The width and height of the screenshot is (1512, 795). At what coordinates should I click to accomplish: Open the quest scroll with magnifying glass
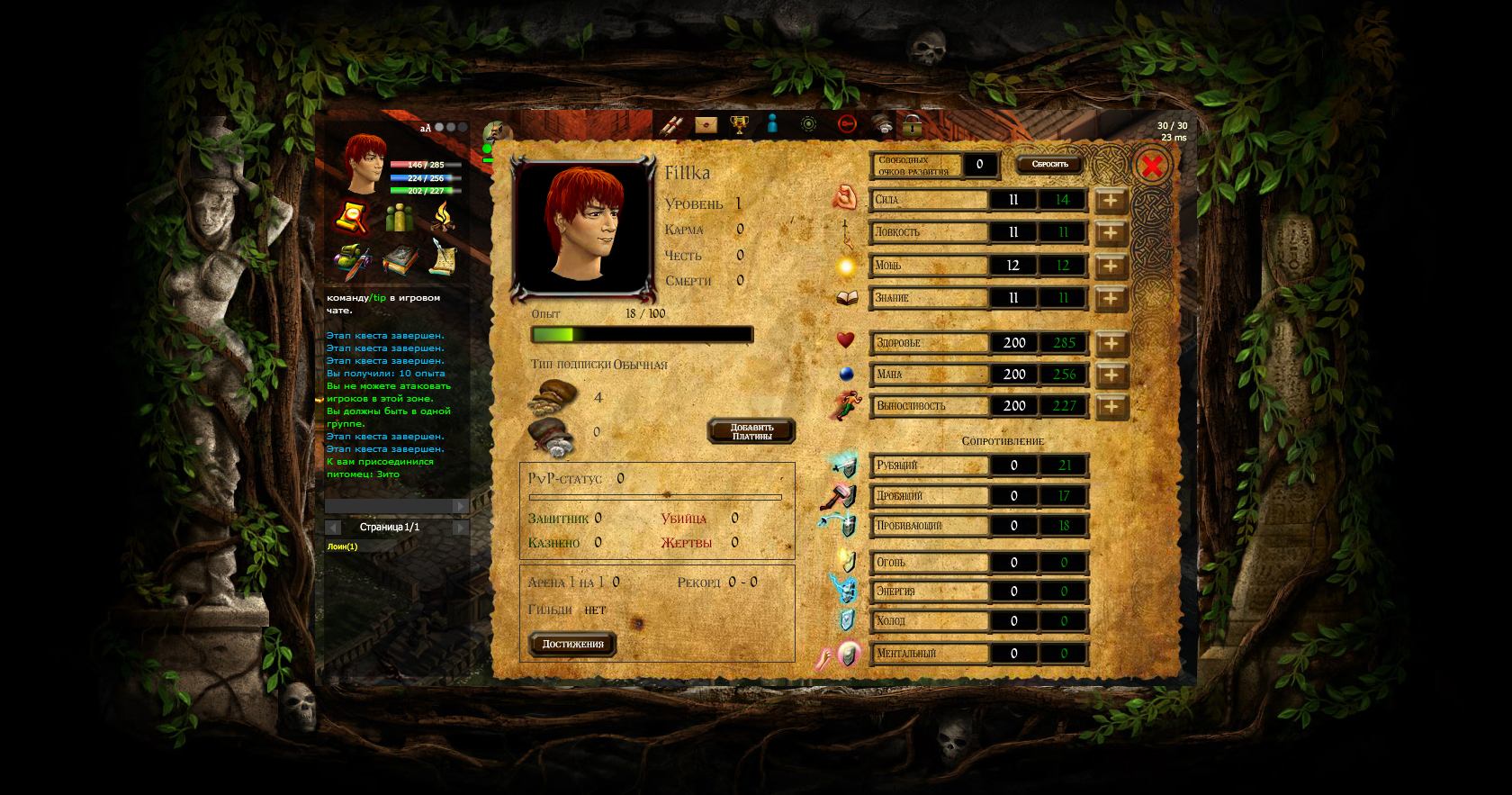tap(350, 217)
